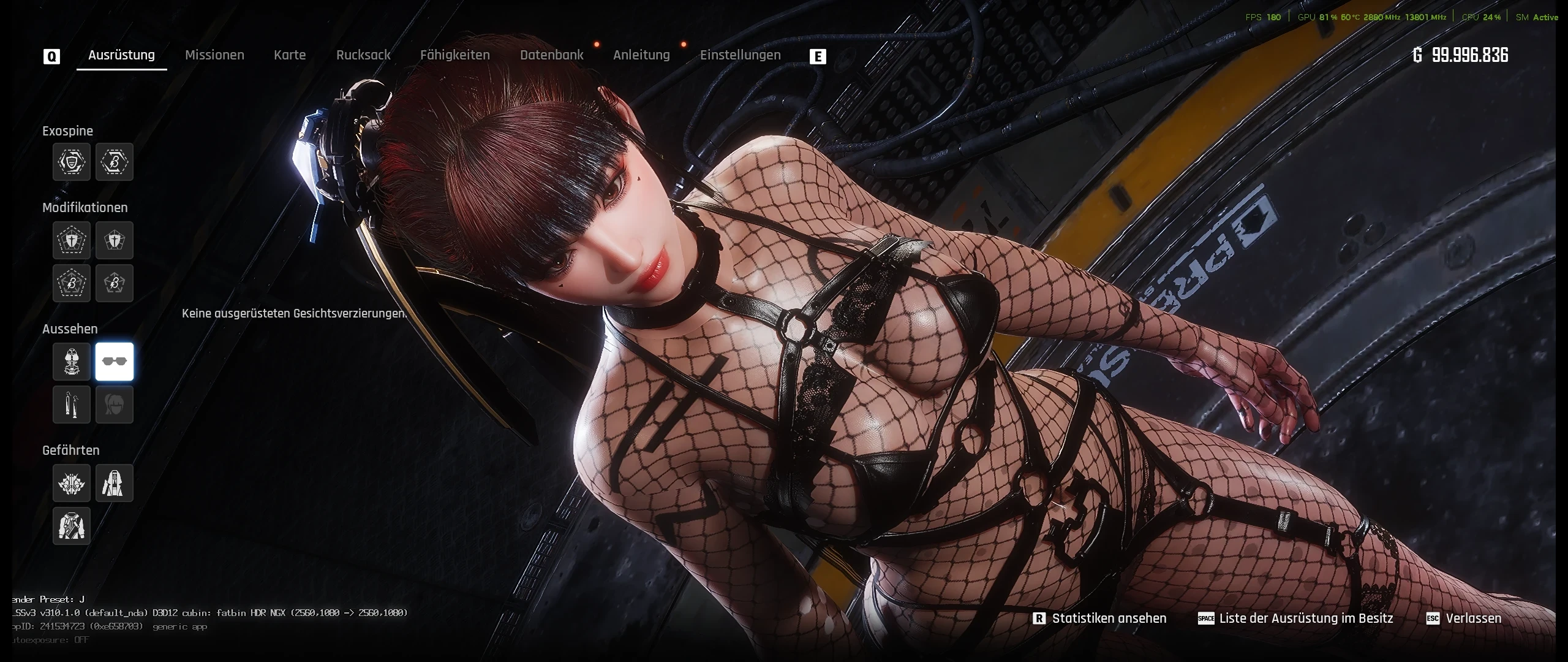Select the drone skin slot
Image resolution: width=1568 pixels, height=662 pixels.
tap(114, 483)
